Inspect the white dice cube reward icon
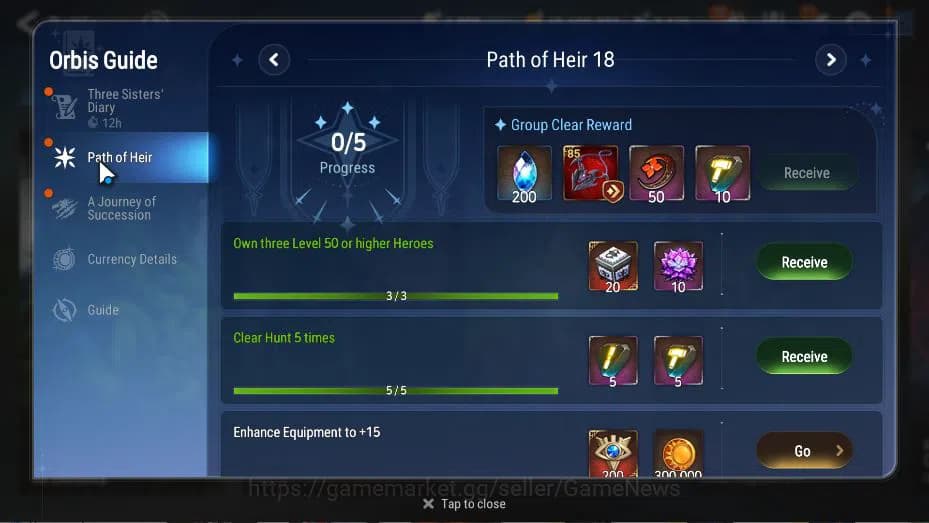The height and width of the screenshot is (523, 929). click(x=613, y=266)
